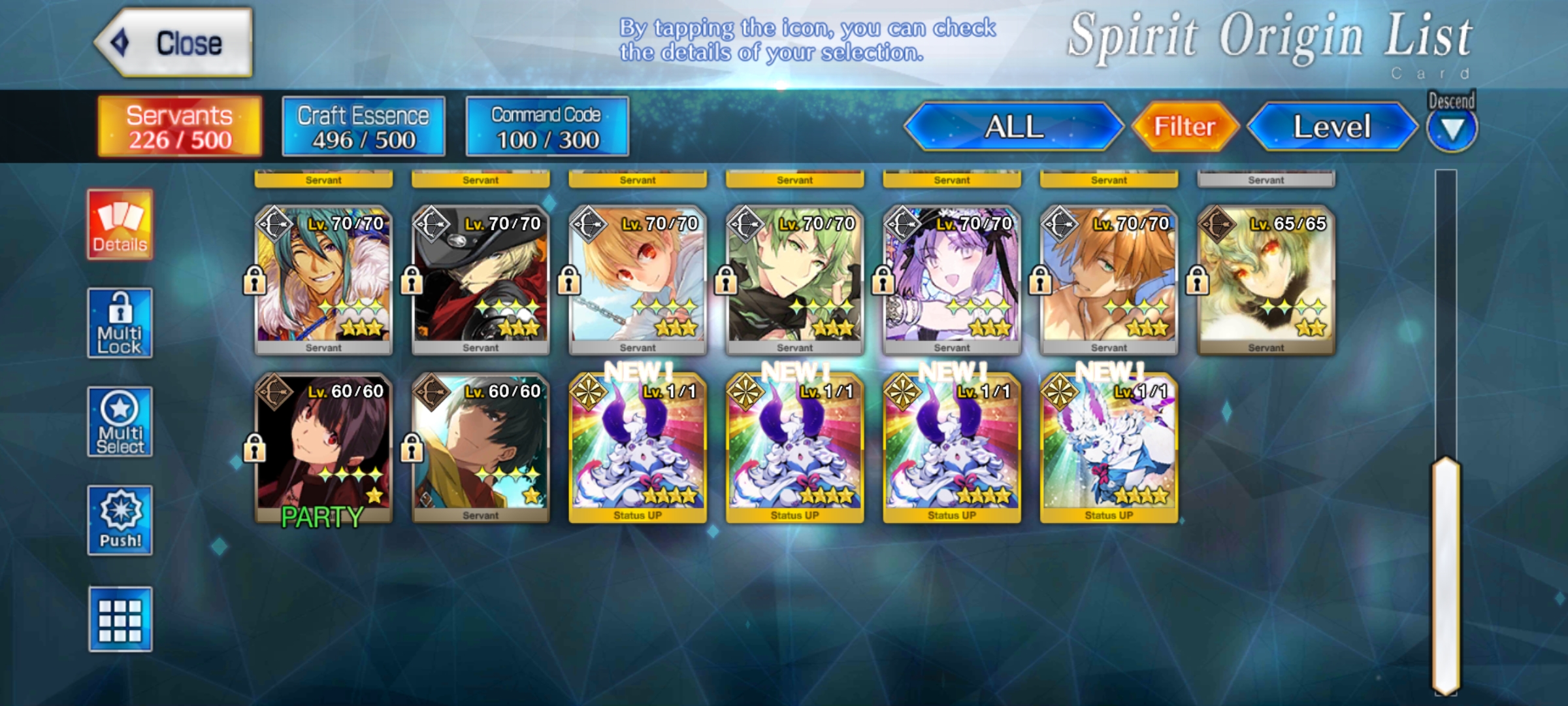
Task: Choose the cowboy-hat archer servant card
Action: pos(481,280)
